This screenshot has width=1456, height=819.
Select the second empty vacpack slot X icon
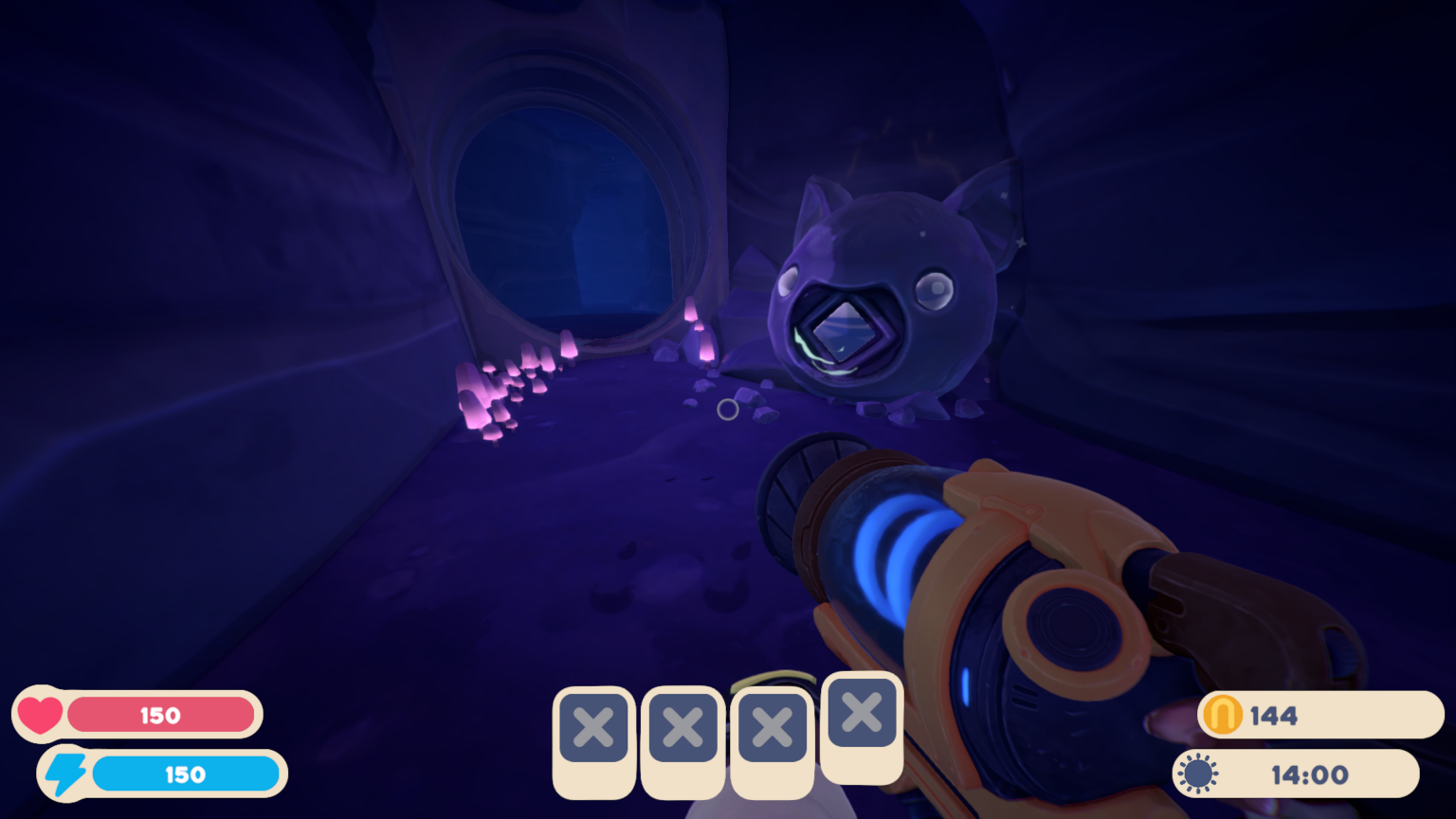(682, 726)
